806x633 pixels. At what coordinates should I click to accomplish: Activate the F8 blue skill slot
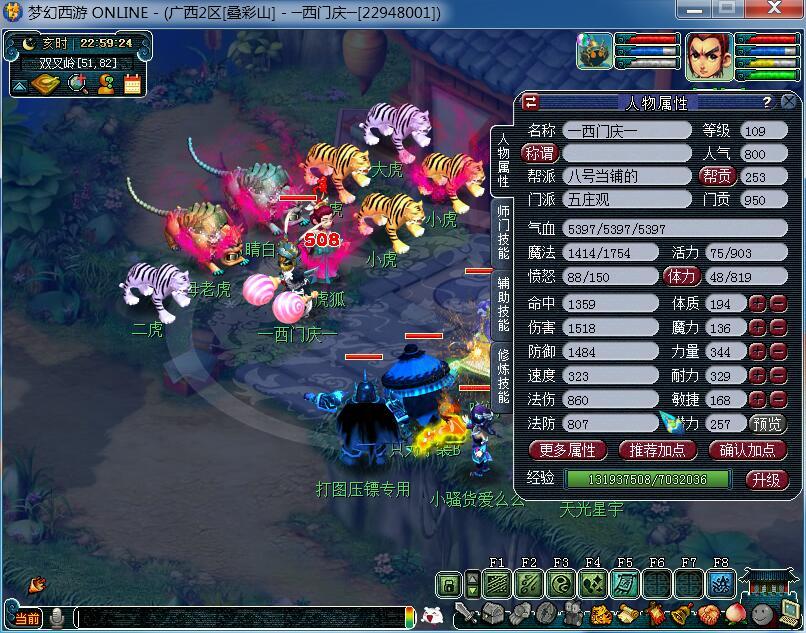click(x=721, y=583)
